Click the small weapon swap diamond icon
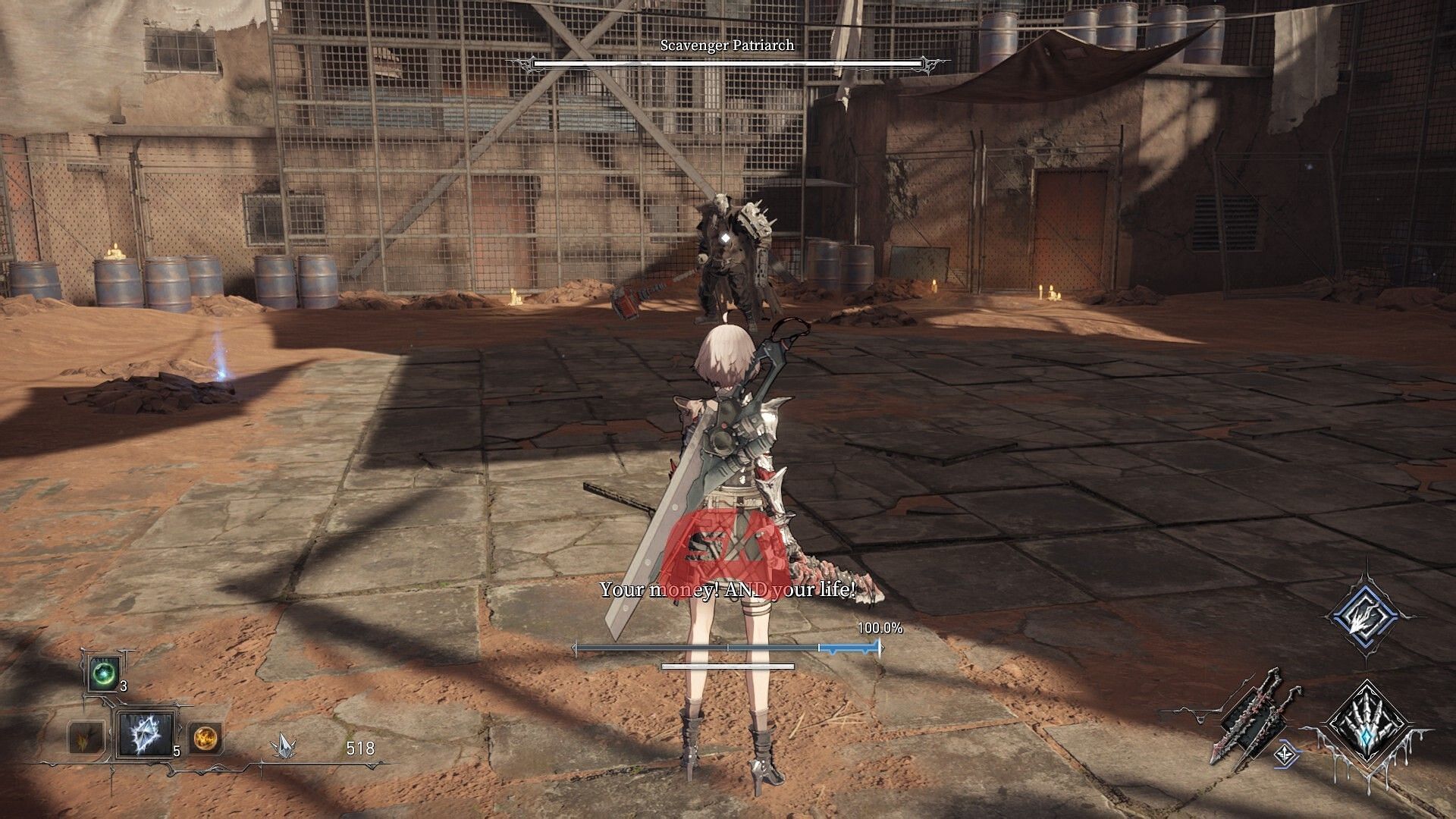 point(1286,753)
